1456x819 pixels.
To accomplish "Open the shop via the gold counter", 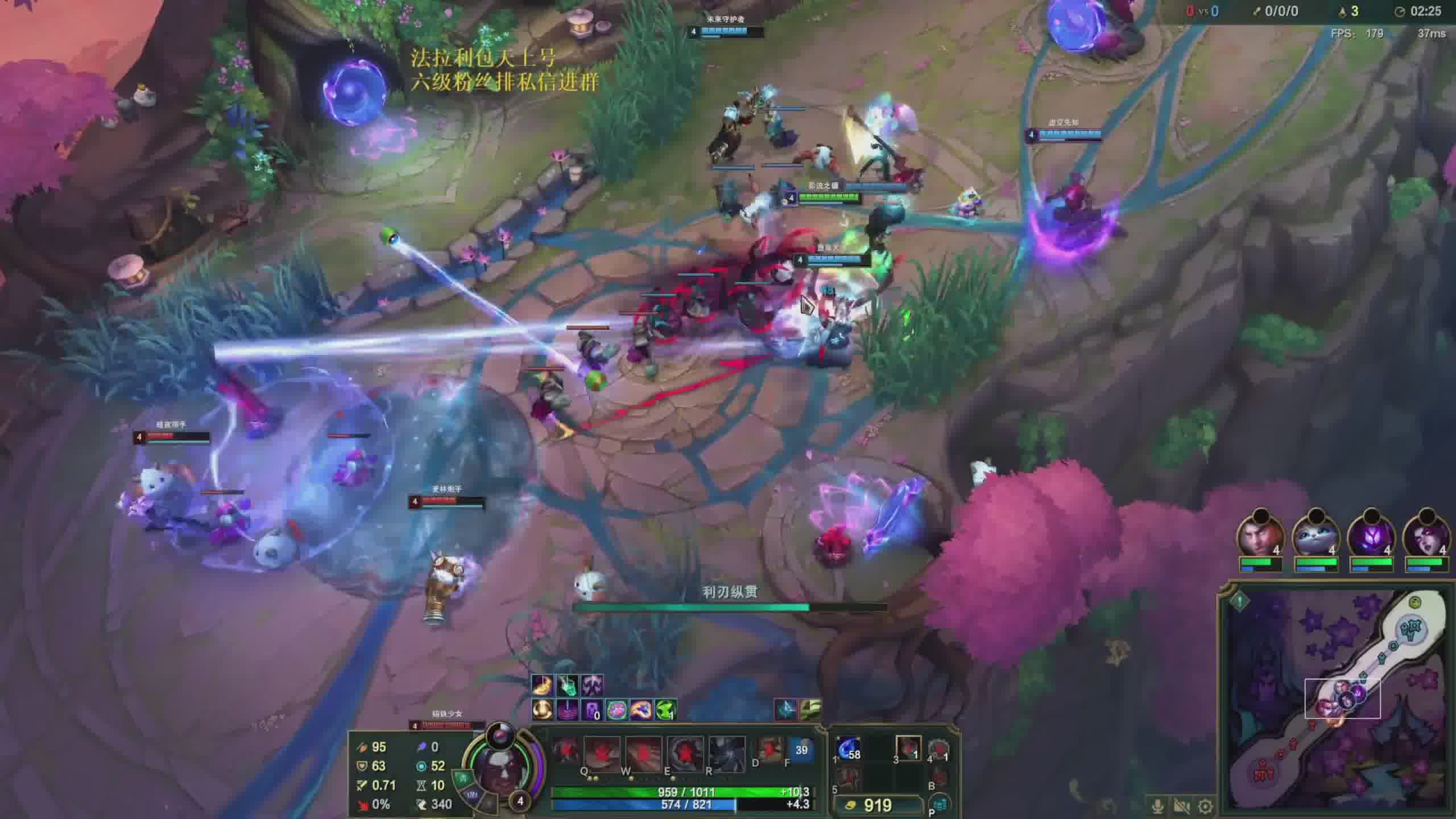I will (x=877, y=805).
